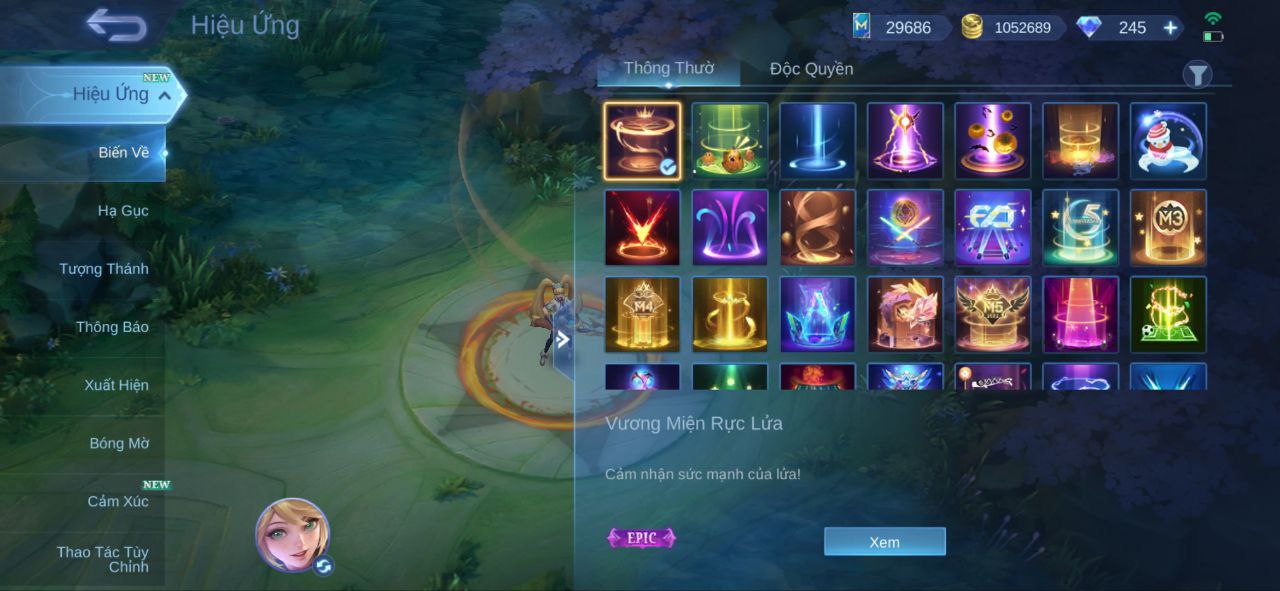Select the snowman recall effect
The image size is (1280, 591).
pos(1168,141)
